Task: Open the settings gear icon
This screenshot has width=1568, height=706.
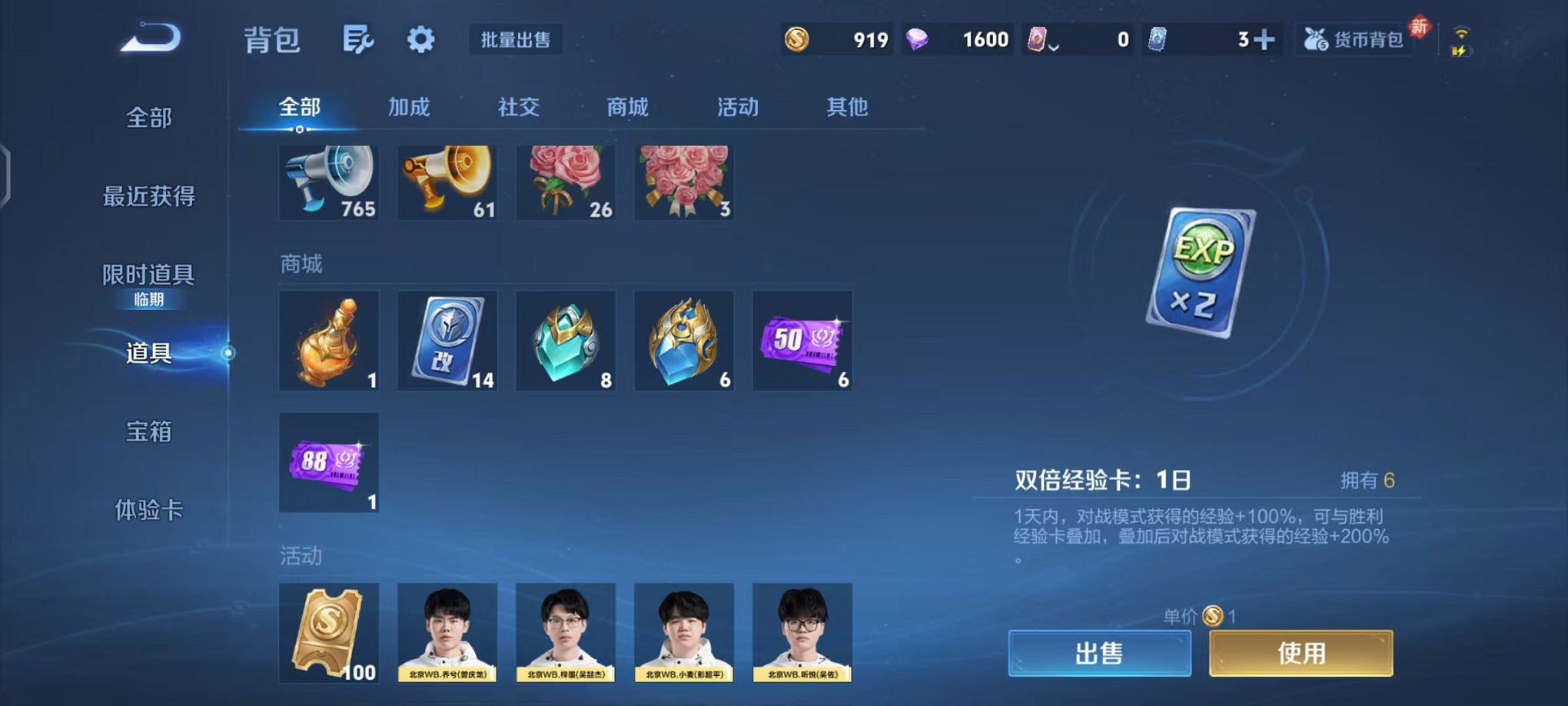Action: [421, 39]
